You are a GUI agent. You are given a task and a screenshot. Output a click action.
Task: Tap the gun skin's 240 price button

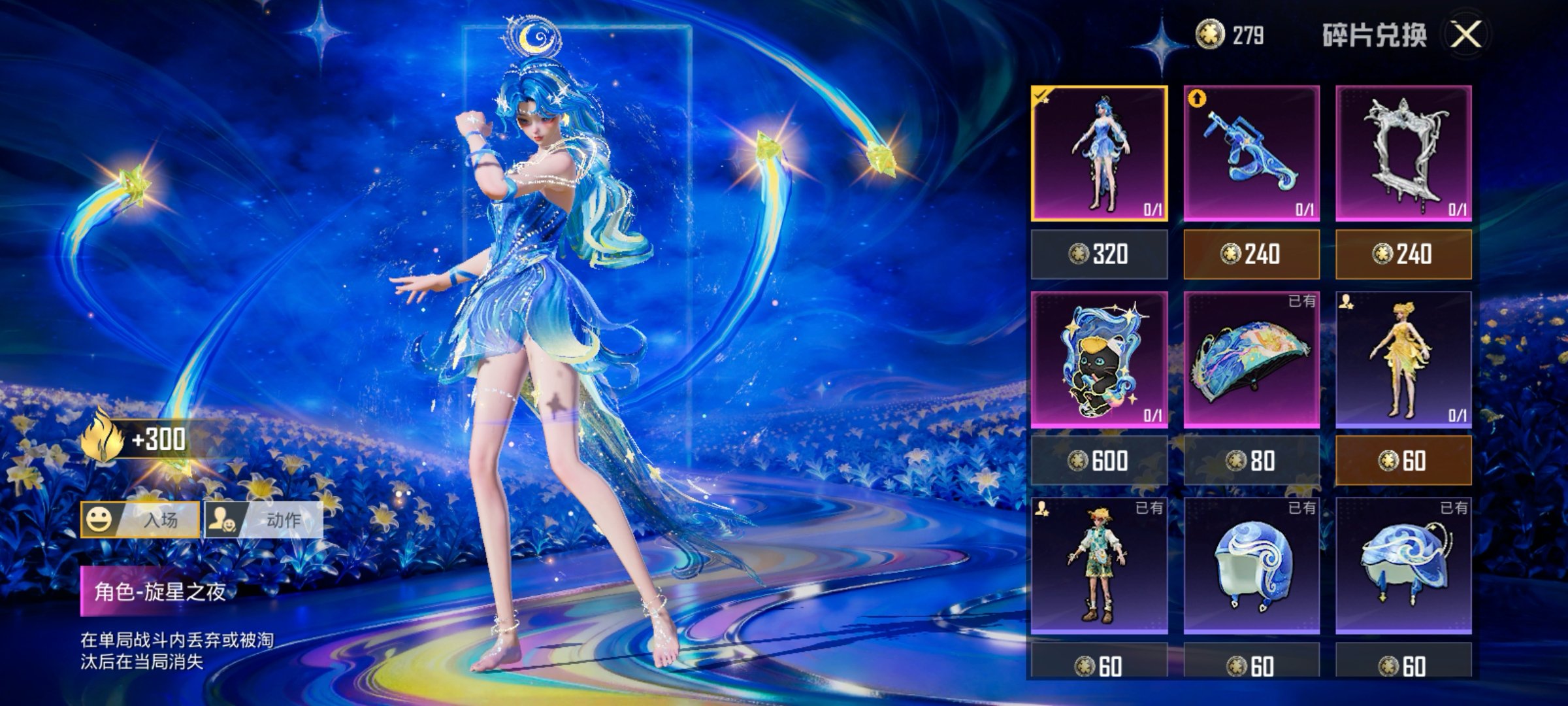point(1251,254)
